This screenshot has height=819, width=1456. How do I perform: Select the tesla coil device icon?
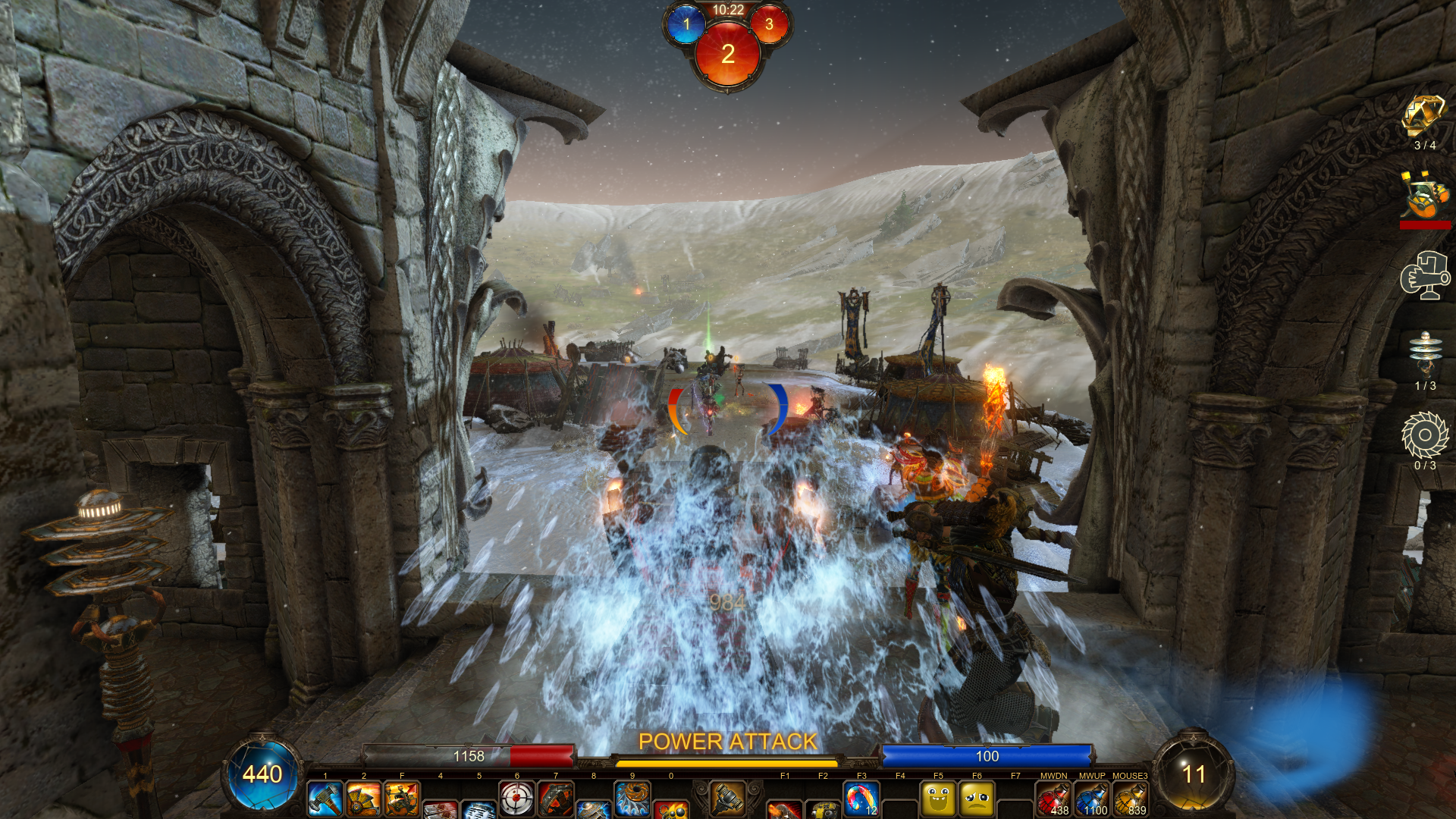(1425, 354)
